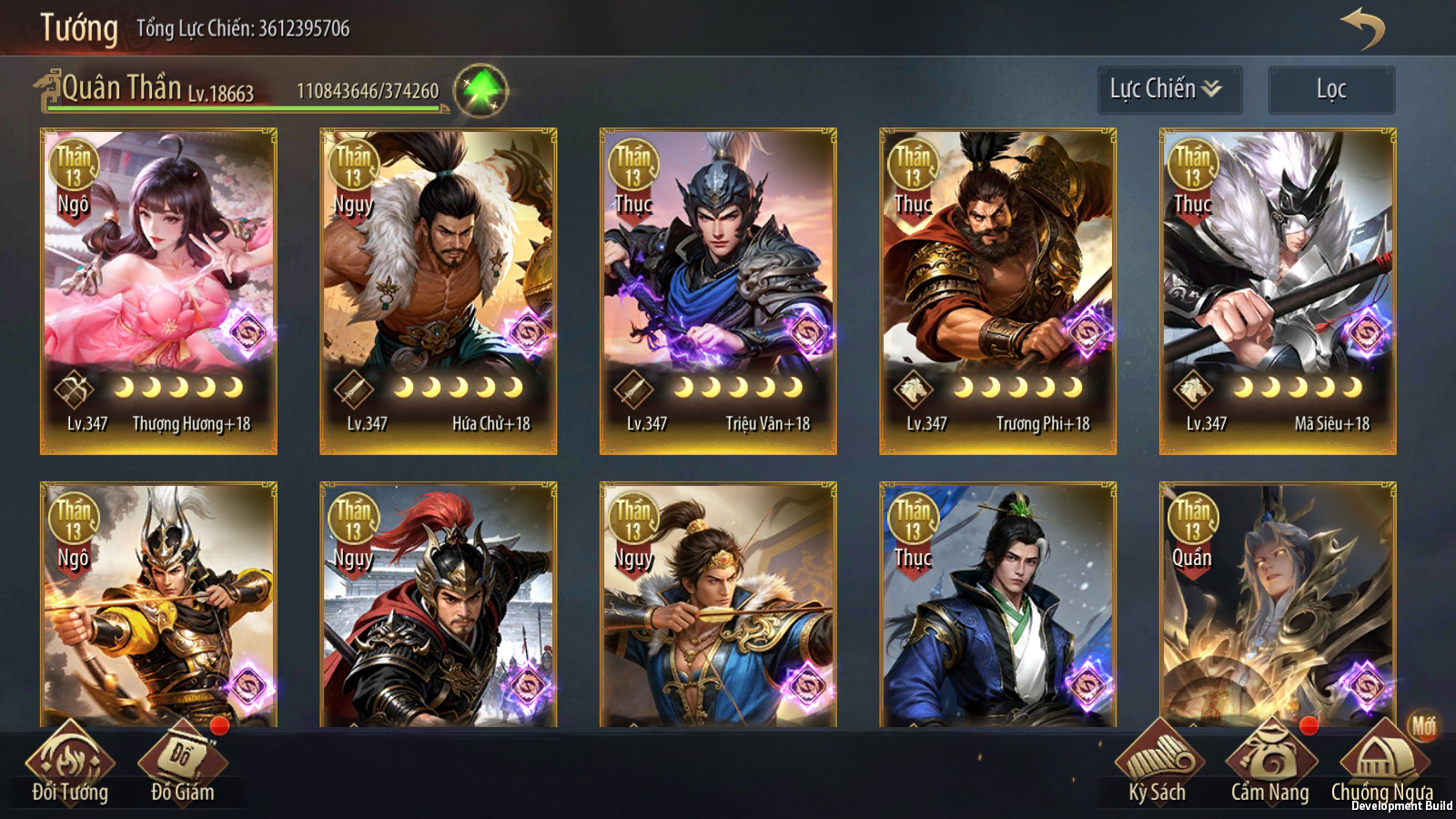Select the Thục hero in blue robe
1456x819 pixels.
[997, 605]
